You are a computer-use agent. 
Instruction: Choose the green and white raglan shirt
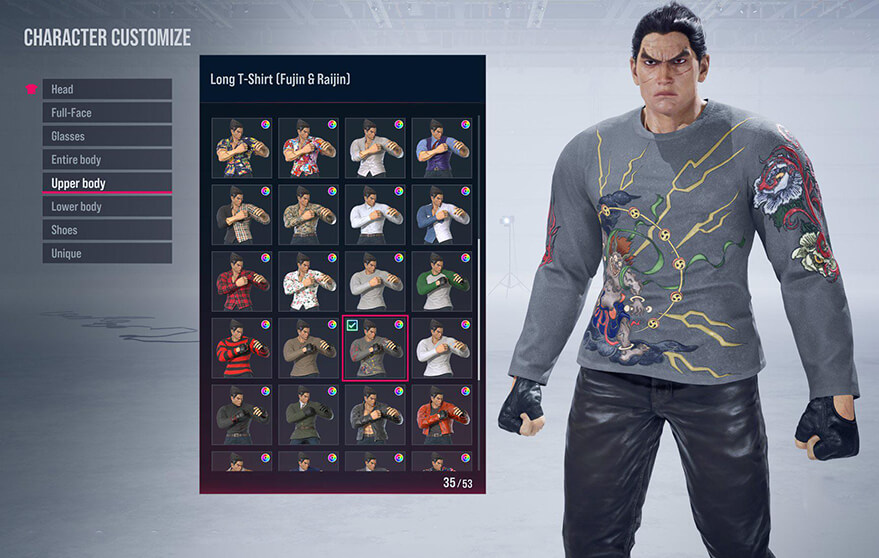(x=441, y=280)
